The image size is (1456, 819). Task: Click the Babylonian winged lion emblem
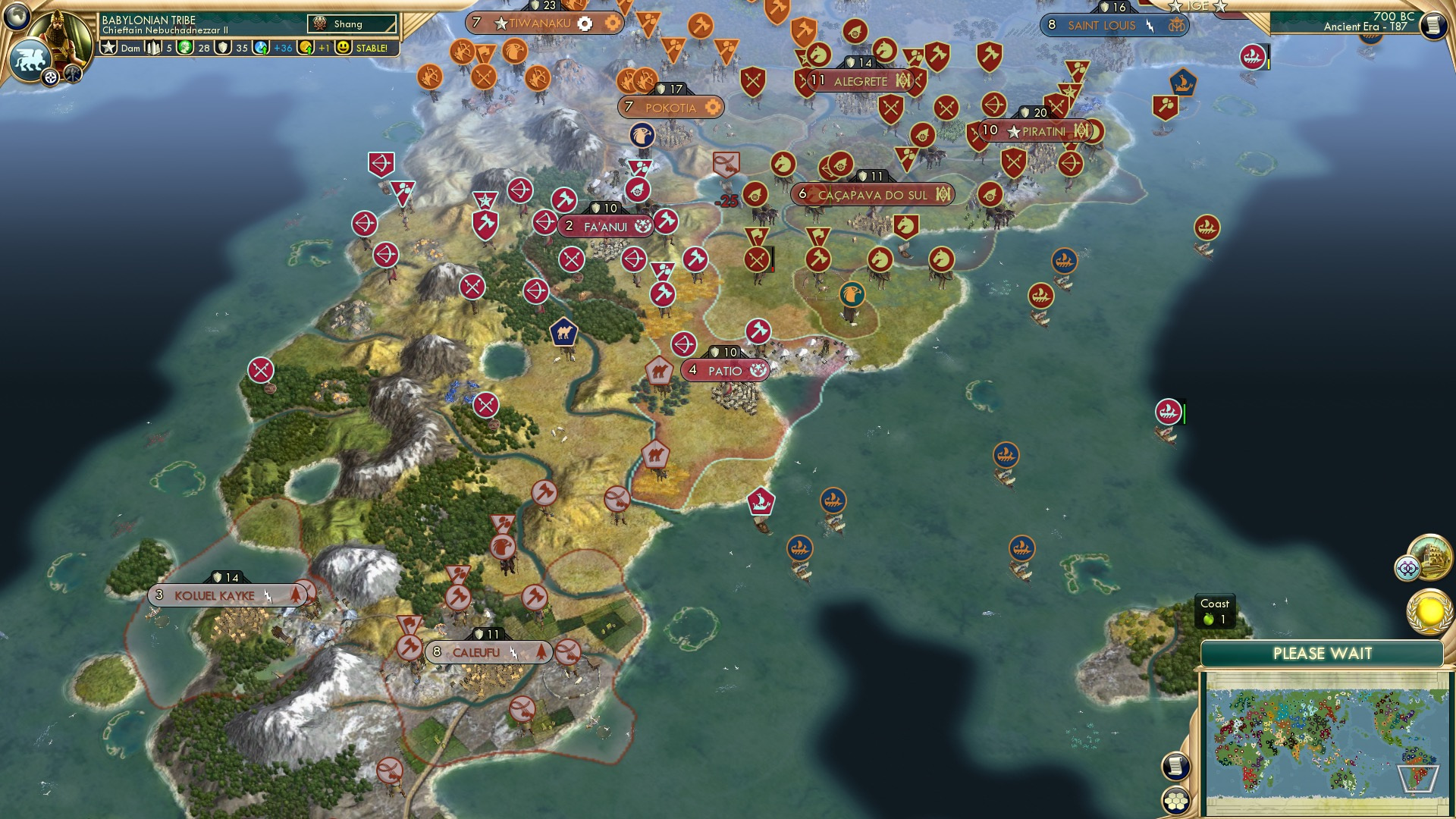(30, 61)
